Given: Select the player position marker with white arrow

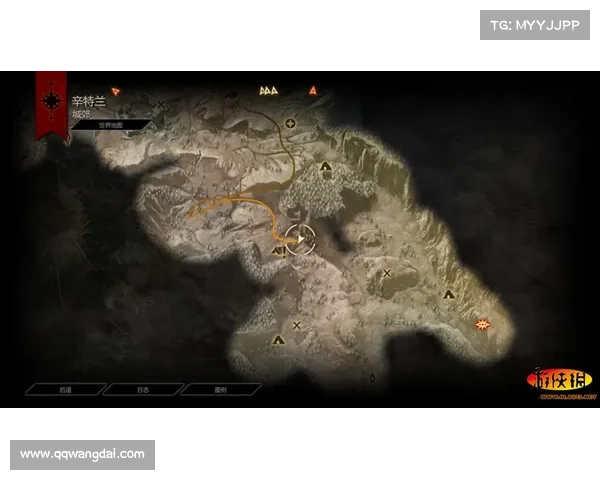Looking at the screenshot, I should [299, 238].
